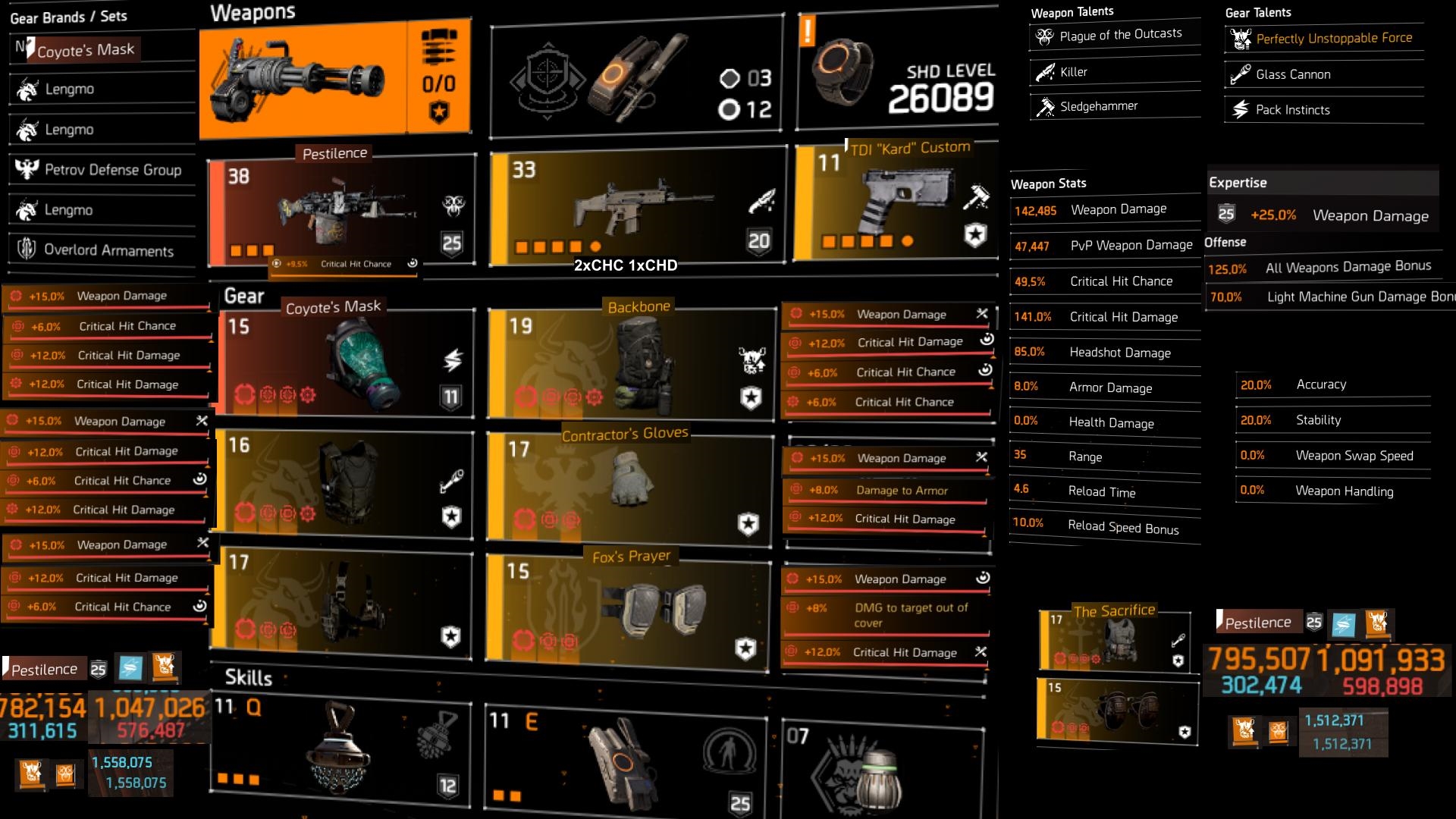This screenshot has height=819, width=1456.
Task: View the Plague of the Outcasts talent
Action: point(1114,35)
